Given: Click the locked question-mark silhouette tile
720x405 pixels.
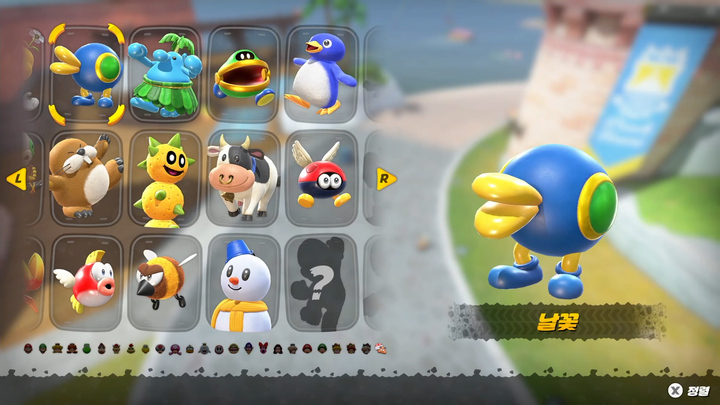Looking at the screenshot, I should [x=321, y=282].
